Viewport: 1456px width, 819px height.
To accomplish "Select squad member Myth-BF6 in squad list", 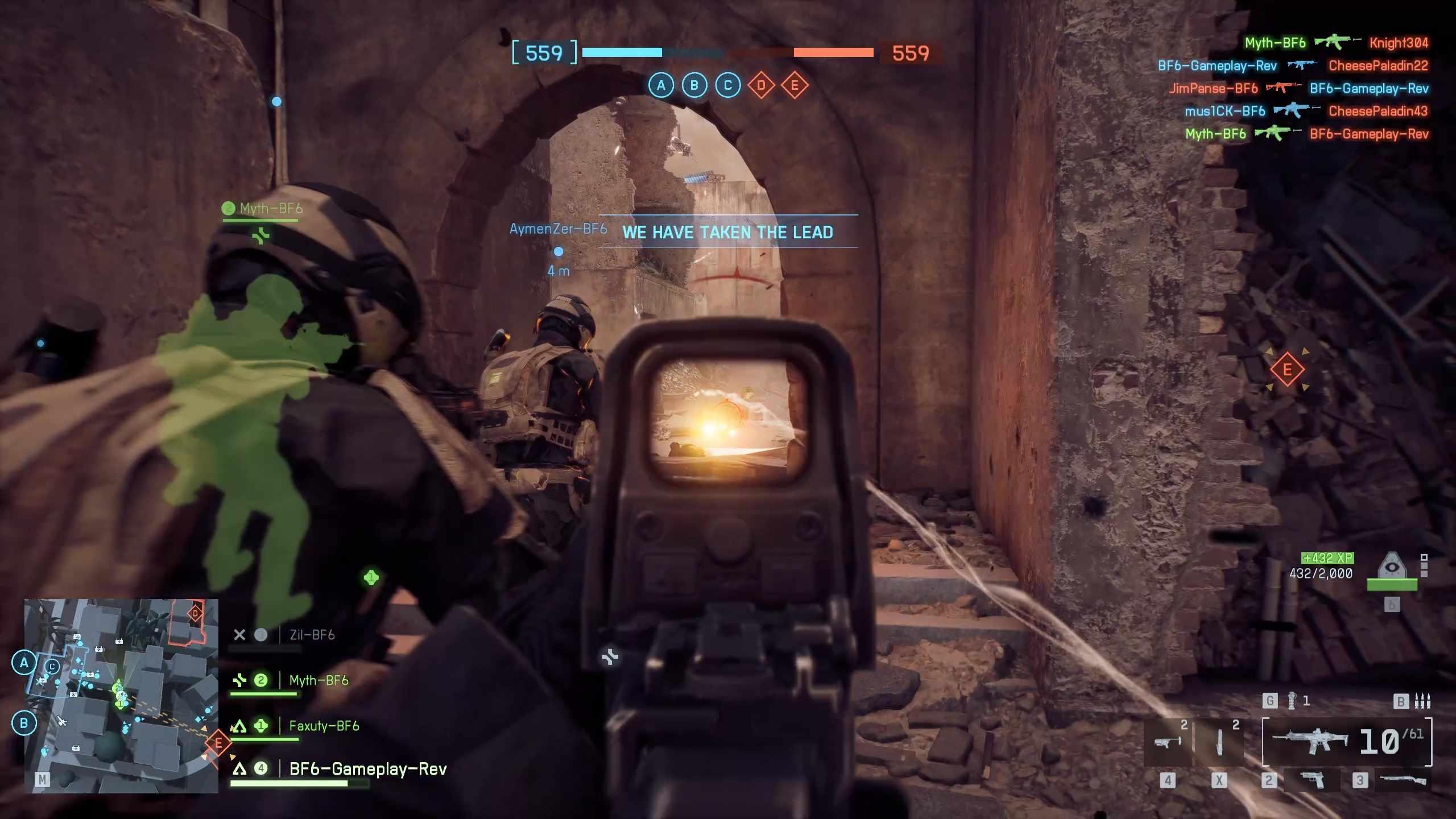I will pos(318,680).
